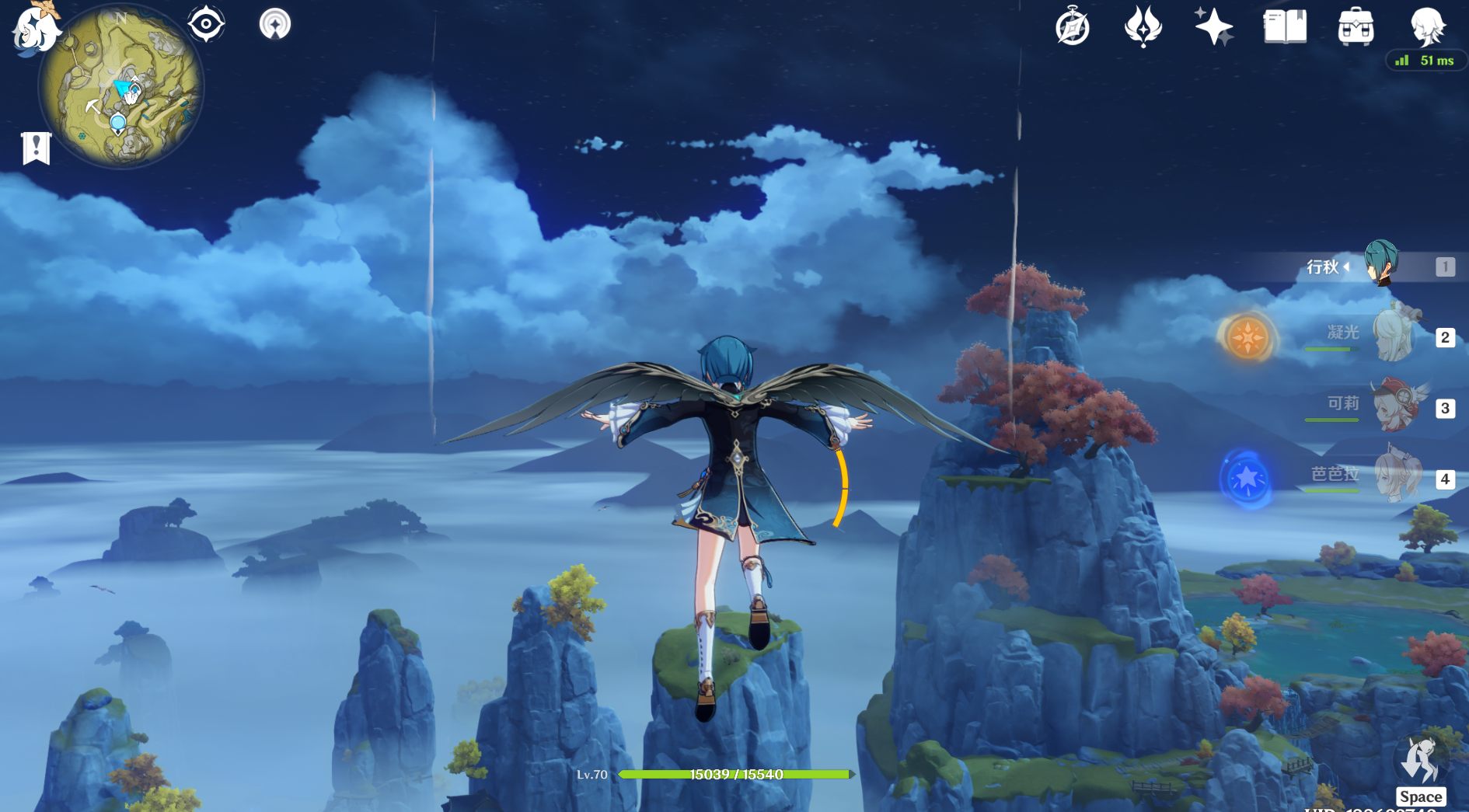Open the Adventurer Handbook book icon

pyautogui.click(x=1285, y=26)
